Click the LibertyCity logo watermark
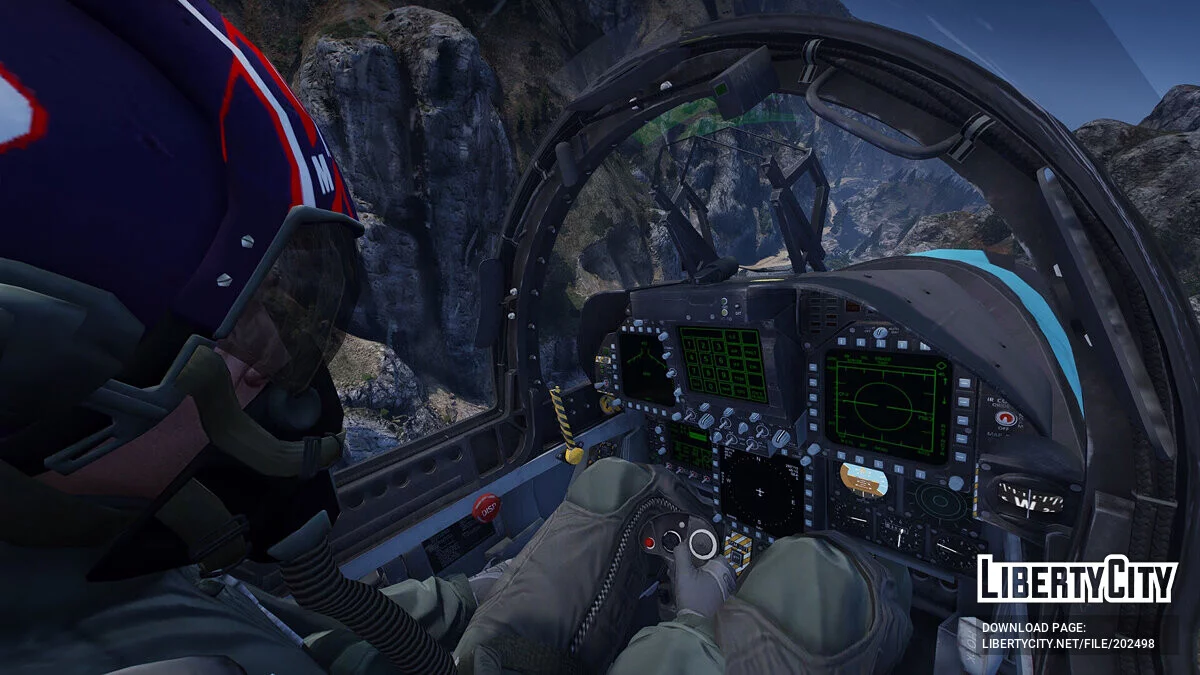Screen dimensions: 1200x675 (x=1076, y=581)
